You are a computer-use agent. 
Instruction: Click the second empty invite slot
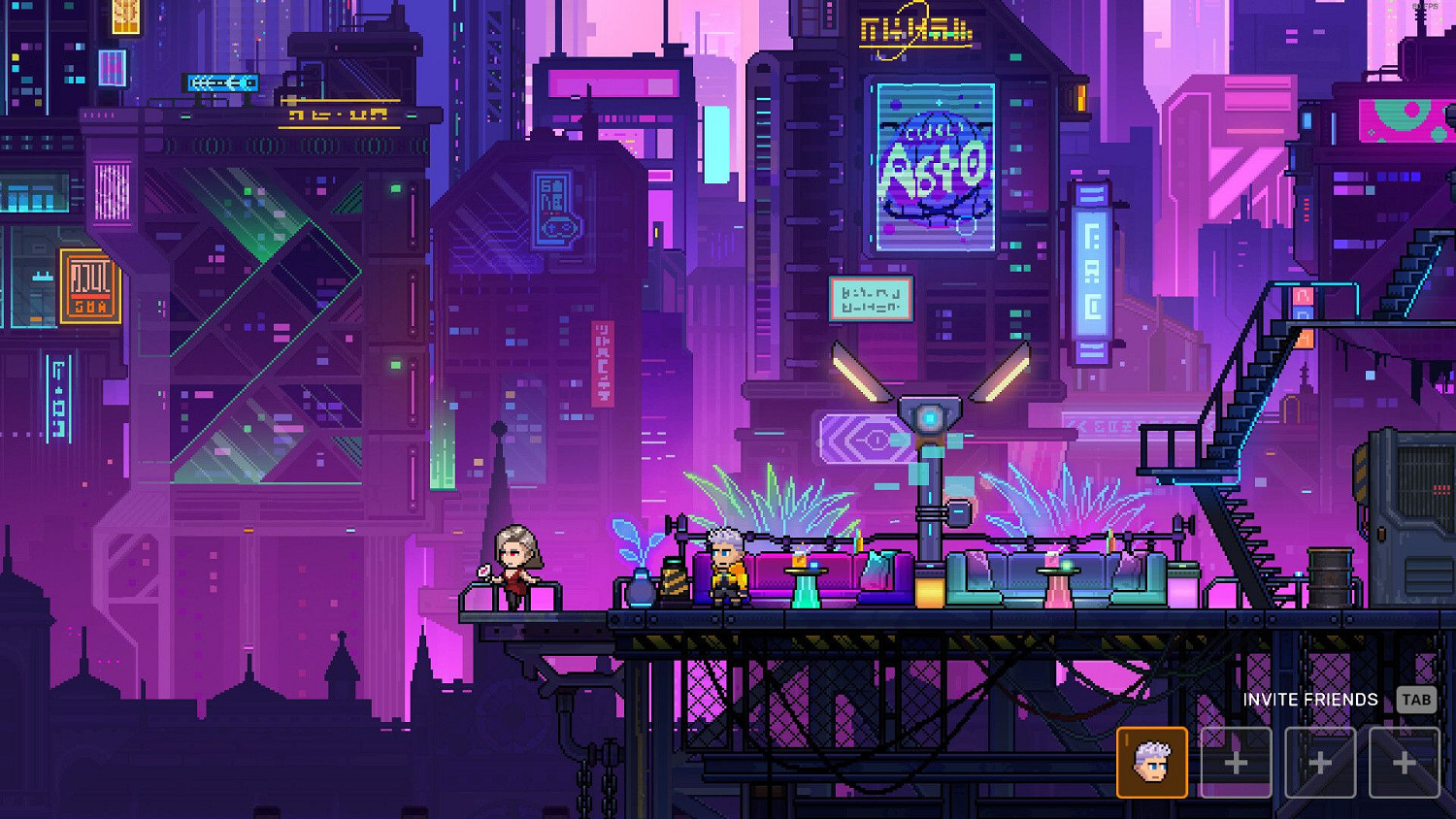click(x=1320, y=762)
